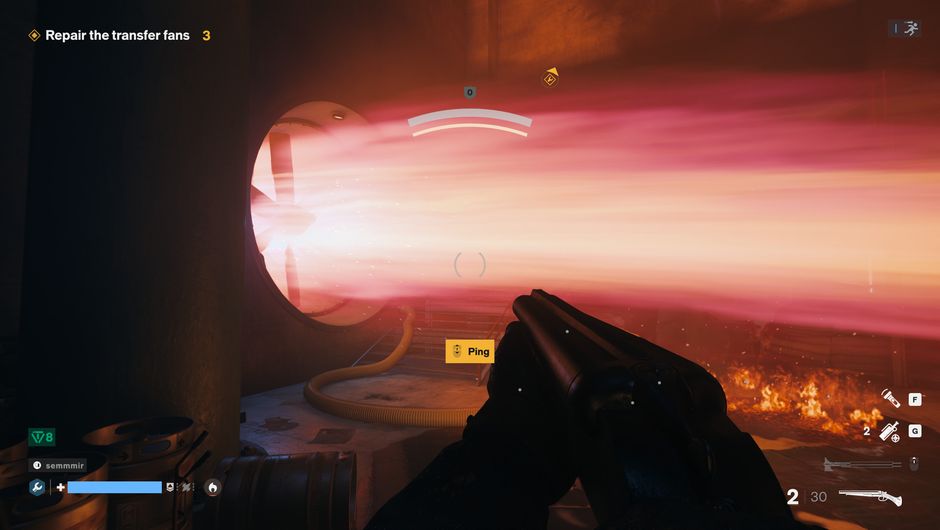Click the armor shield icon beside health
Image resolution: width=940 pixels, height=530 pixels.
171,487
